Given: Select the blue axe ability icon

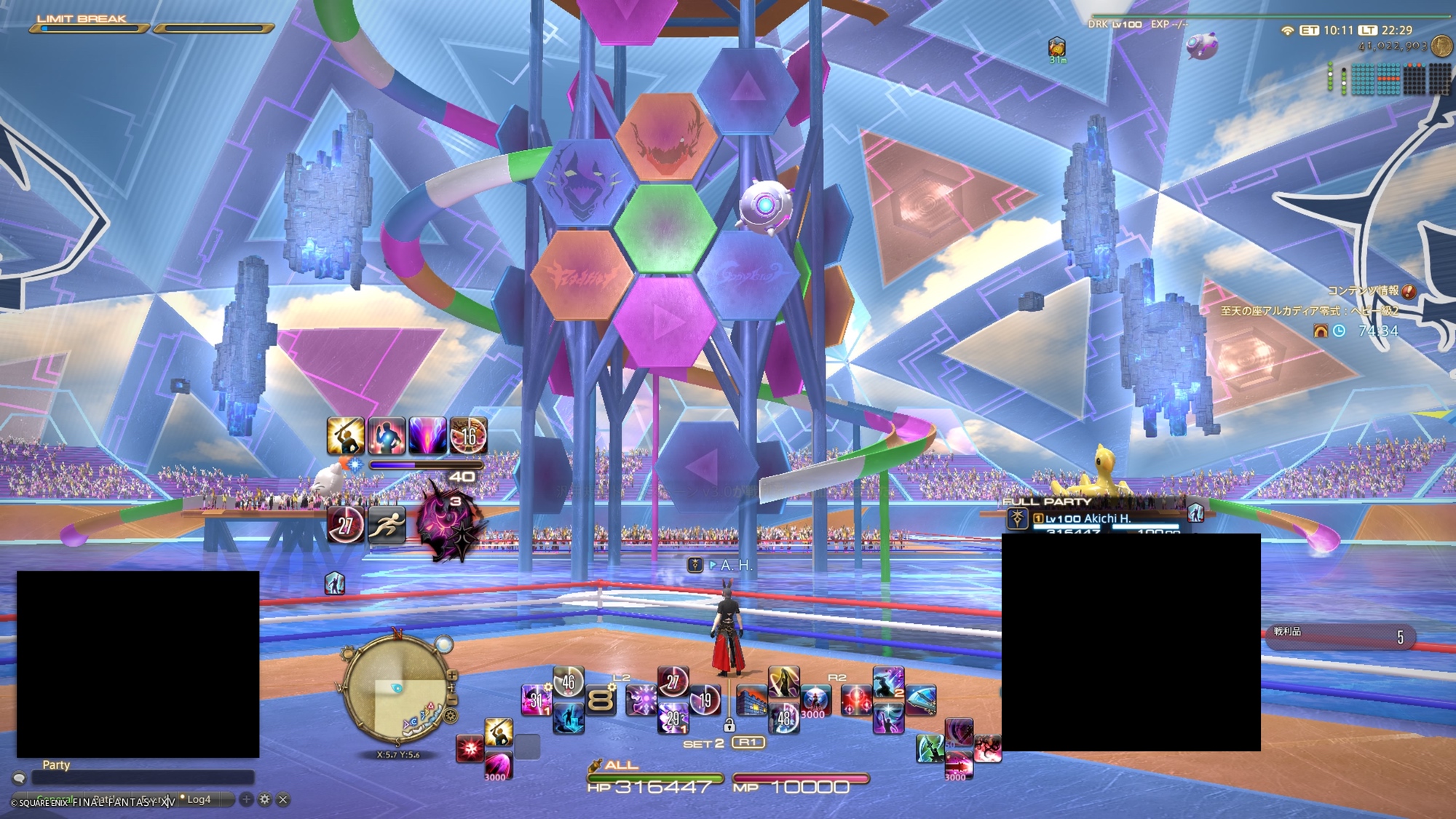Looking at the screenshot, I should coord(920,700).
